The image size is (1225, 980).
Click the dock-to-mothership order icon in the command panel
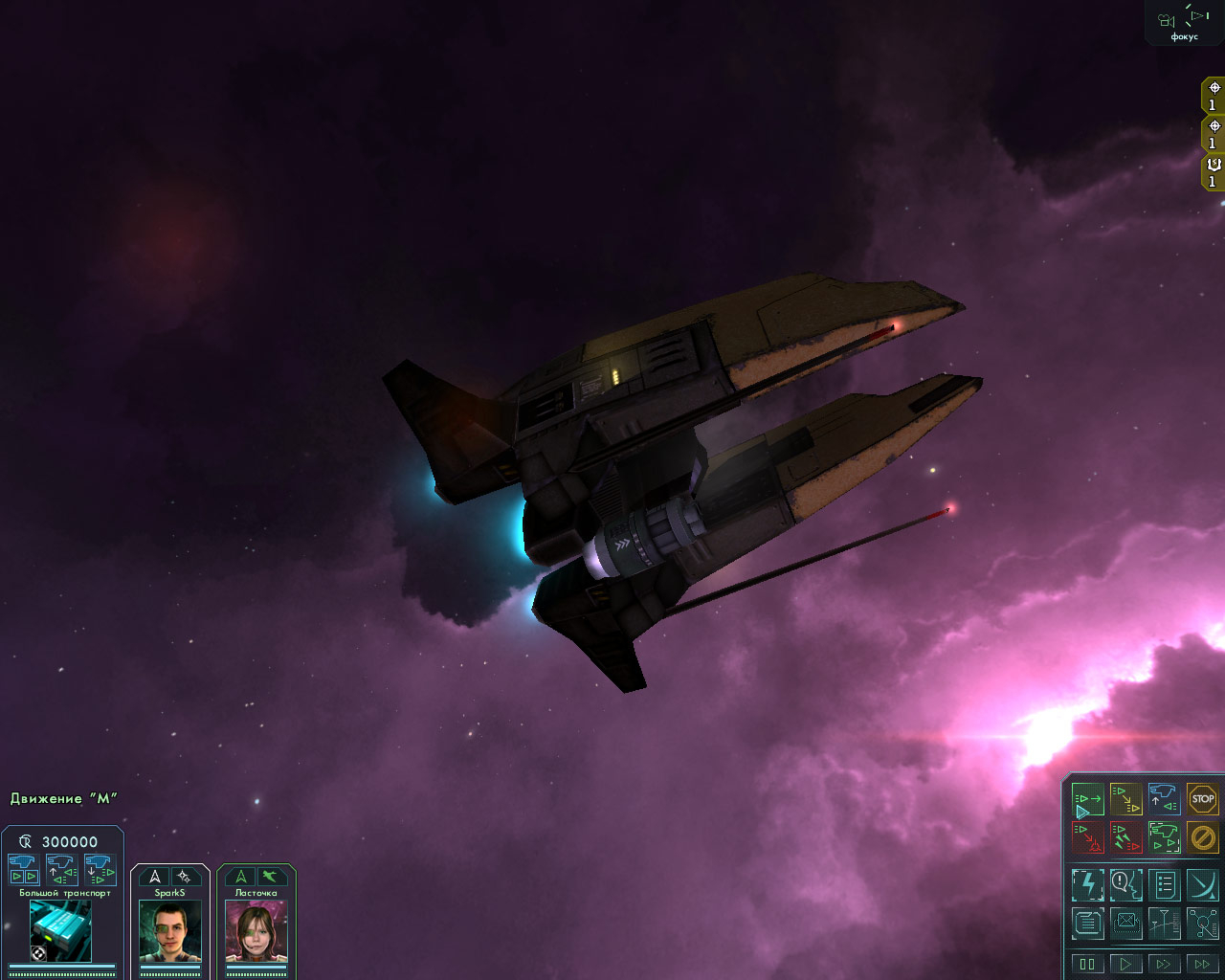point(1164,799)
